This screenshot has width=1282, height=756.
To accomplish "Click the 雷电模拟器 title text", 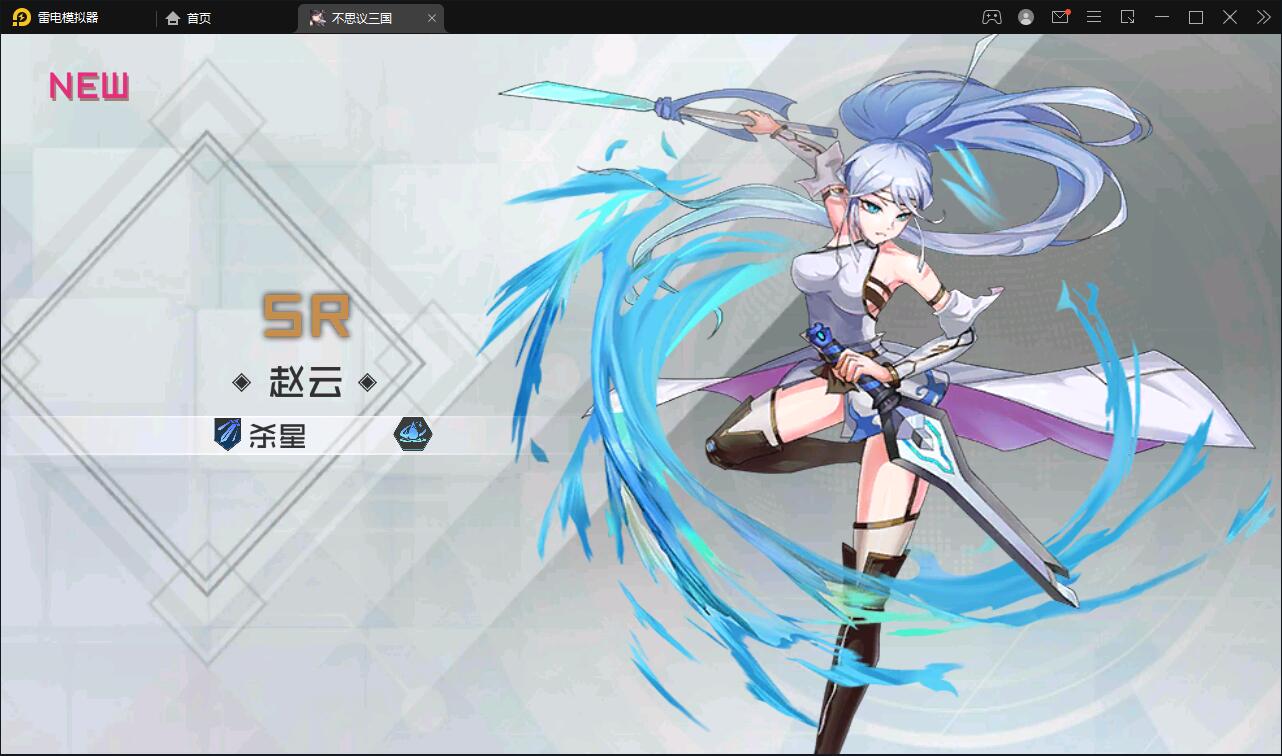I will (x=67, y=17).
